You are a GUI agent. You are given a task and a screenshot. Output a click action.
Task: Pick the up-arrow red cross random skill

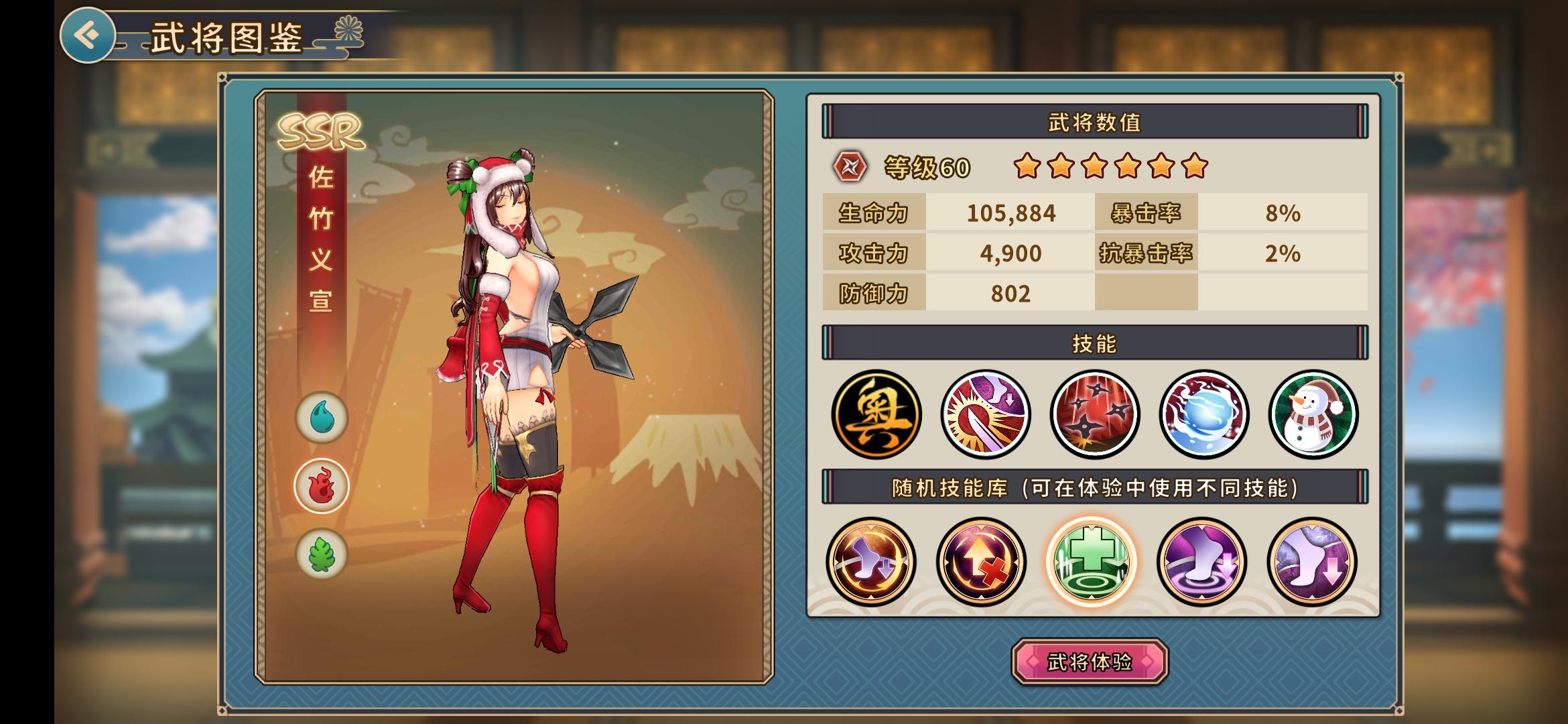(981, 562)
